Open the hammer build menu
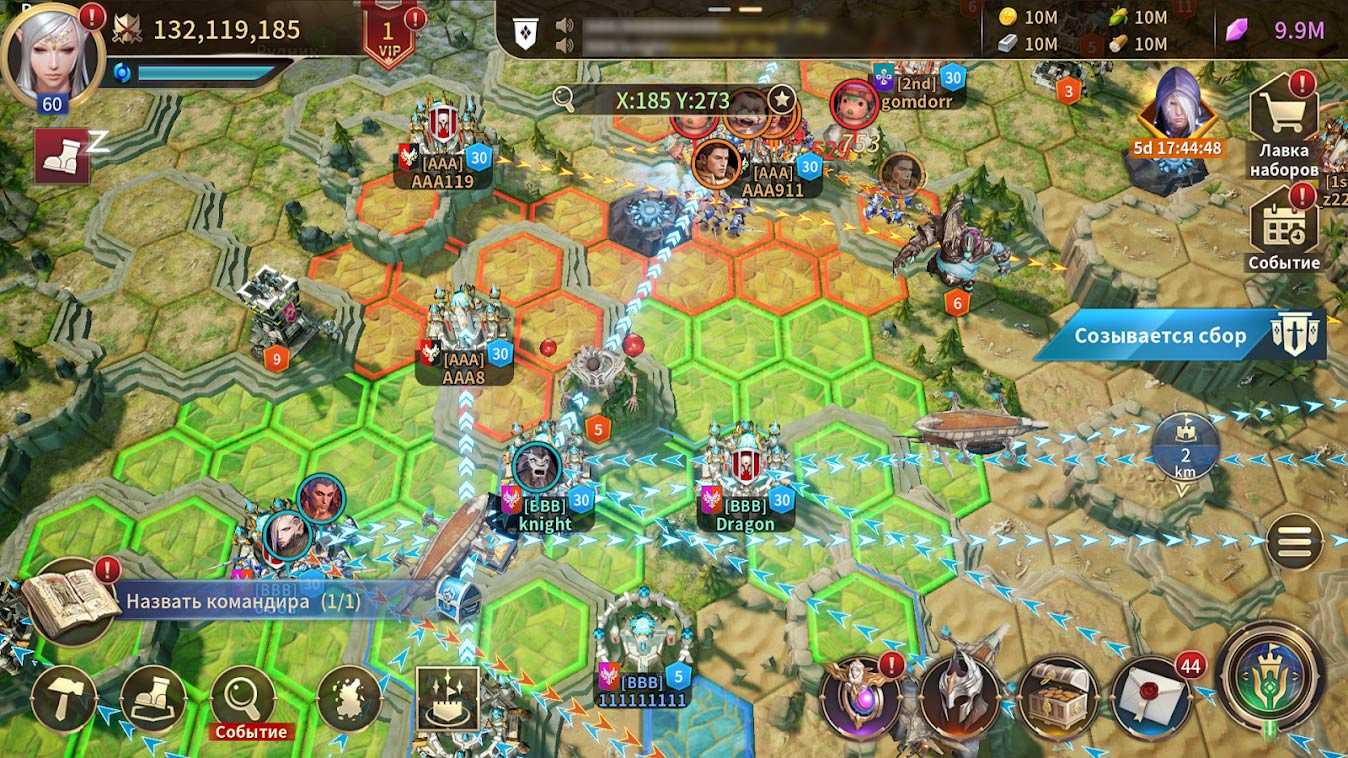This screenshot has height=758, width=1348. [x=64, y=699]
